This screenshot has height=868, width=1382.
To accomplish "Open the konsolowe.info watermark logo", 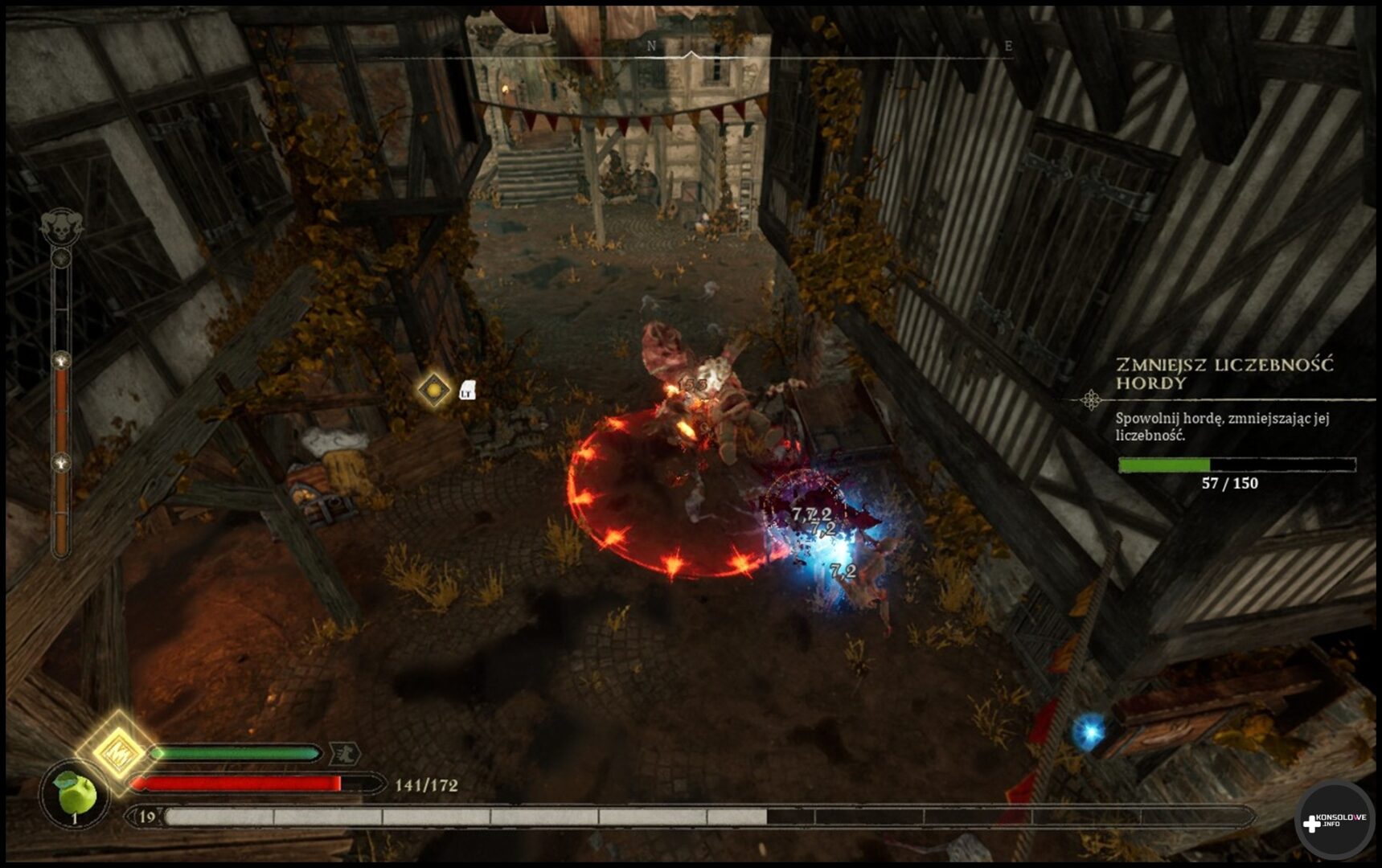I will coord(1334,820).
